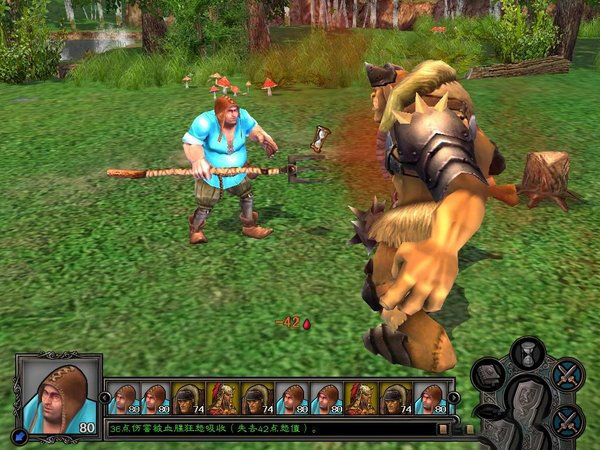This screenshot has height=450, width=600.
Task: Select the red-plumed hero in turn queue
Action: point(222,398)
